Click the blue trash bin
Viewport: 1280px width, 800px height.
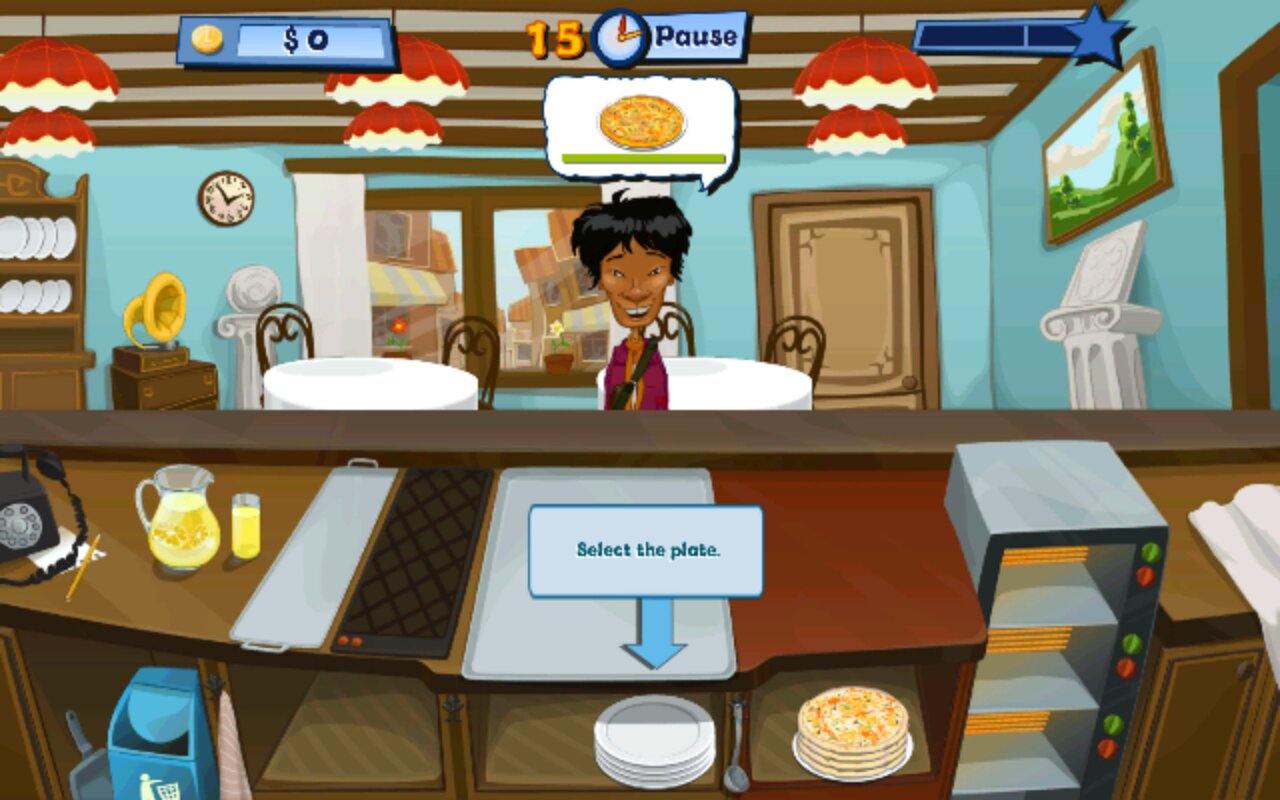tap(161, 735)
